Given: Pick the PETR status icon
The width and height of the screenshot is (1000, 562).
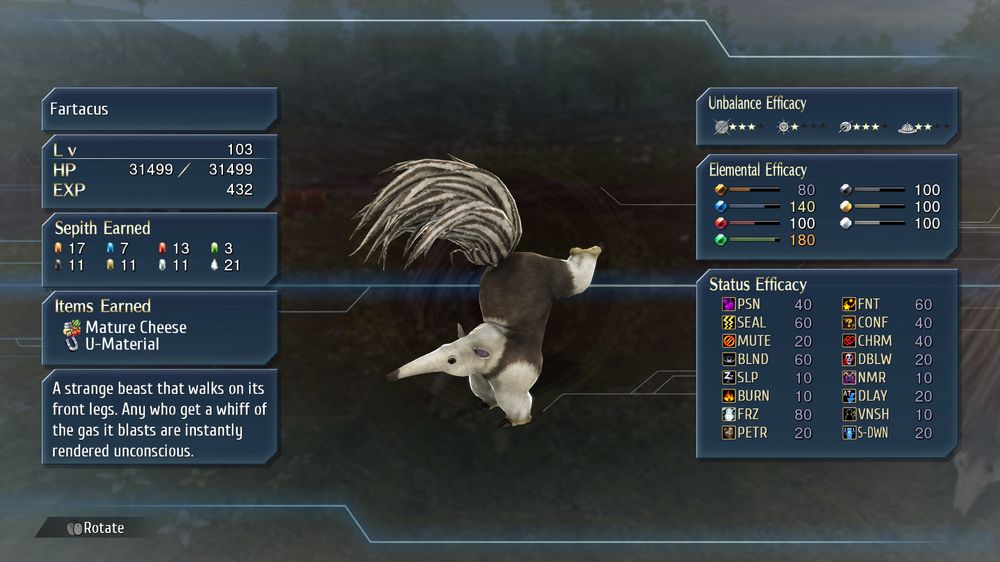Looking at the screenshot, I should pyautogui.click(x=728, y=432).
